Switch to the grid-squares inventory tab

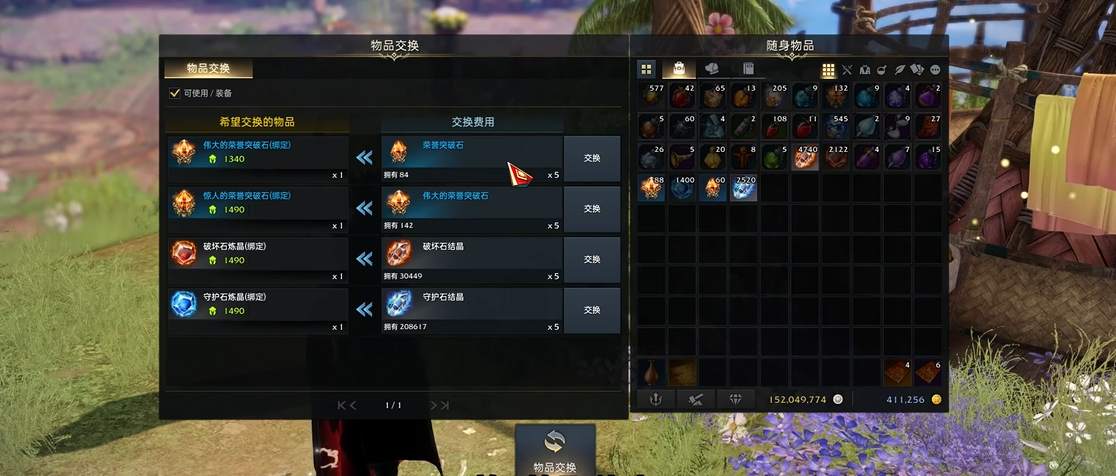[x=646, y=69]
